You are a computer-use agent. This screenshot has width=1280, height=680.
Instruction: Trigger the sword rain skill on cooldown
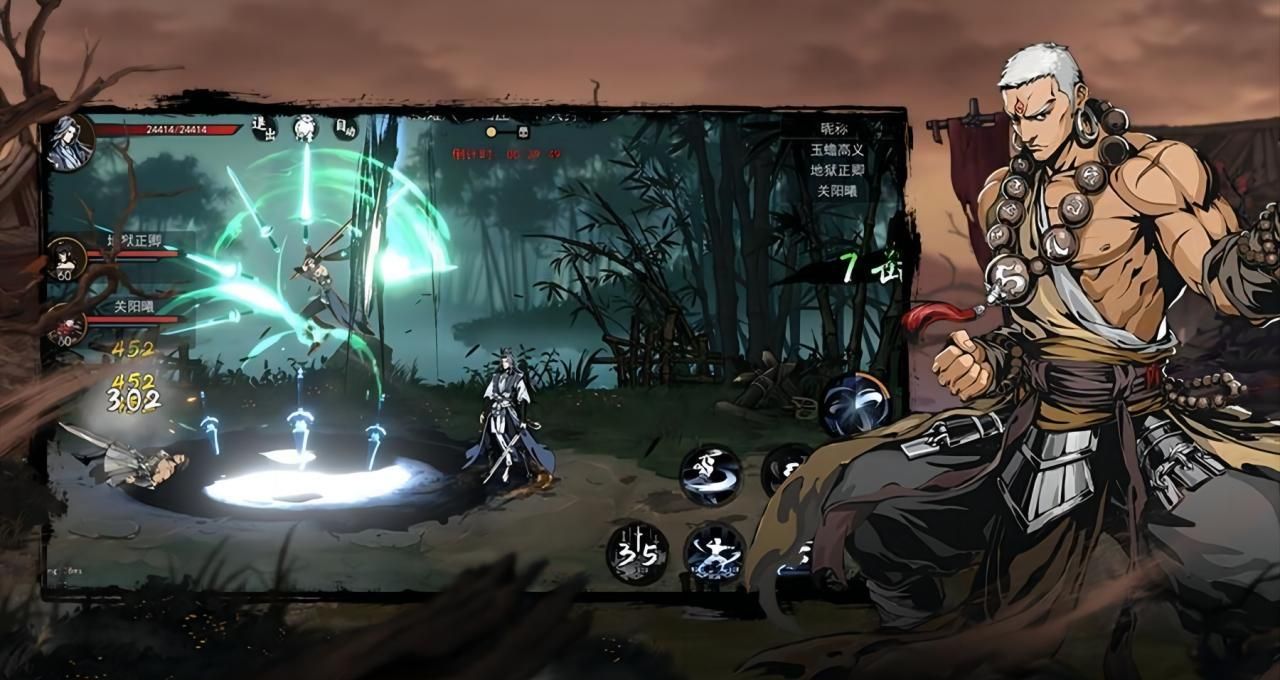[x=637, y=553]
